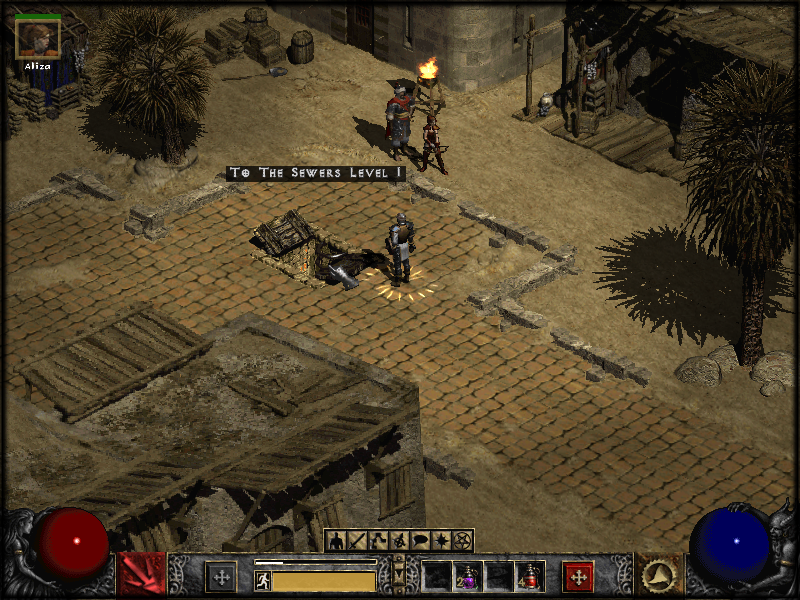Use the purple rejuvenation potion in belt

467,576
